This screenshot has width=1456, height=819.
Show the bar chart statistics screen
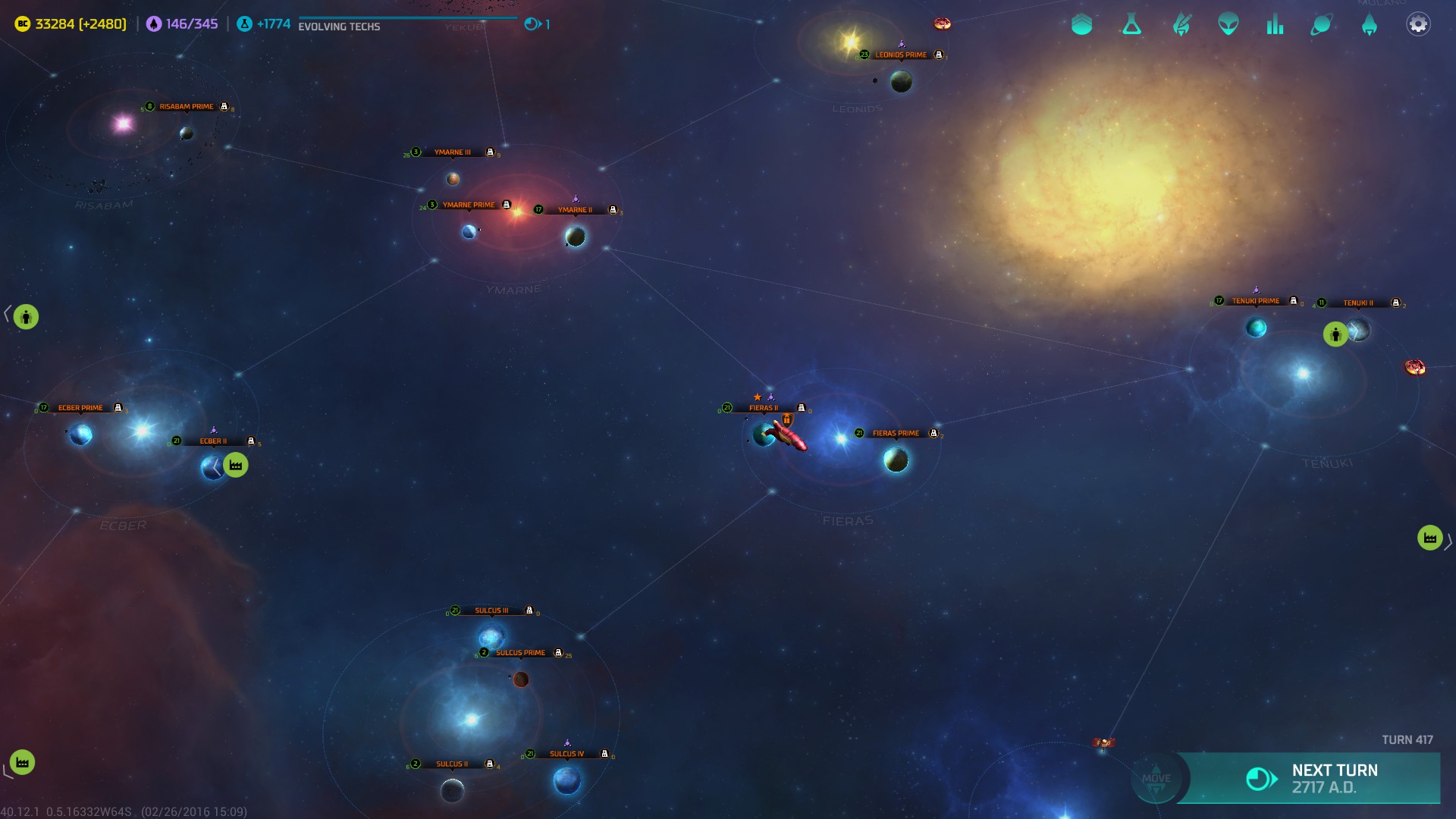pos(1275,25)
